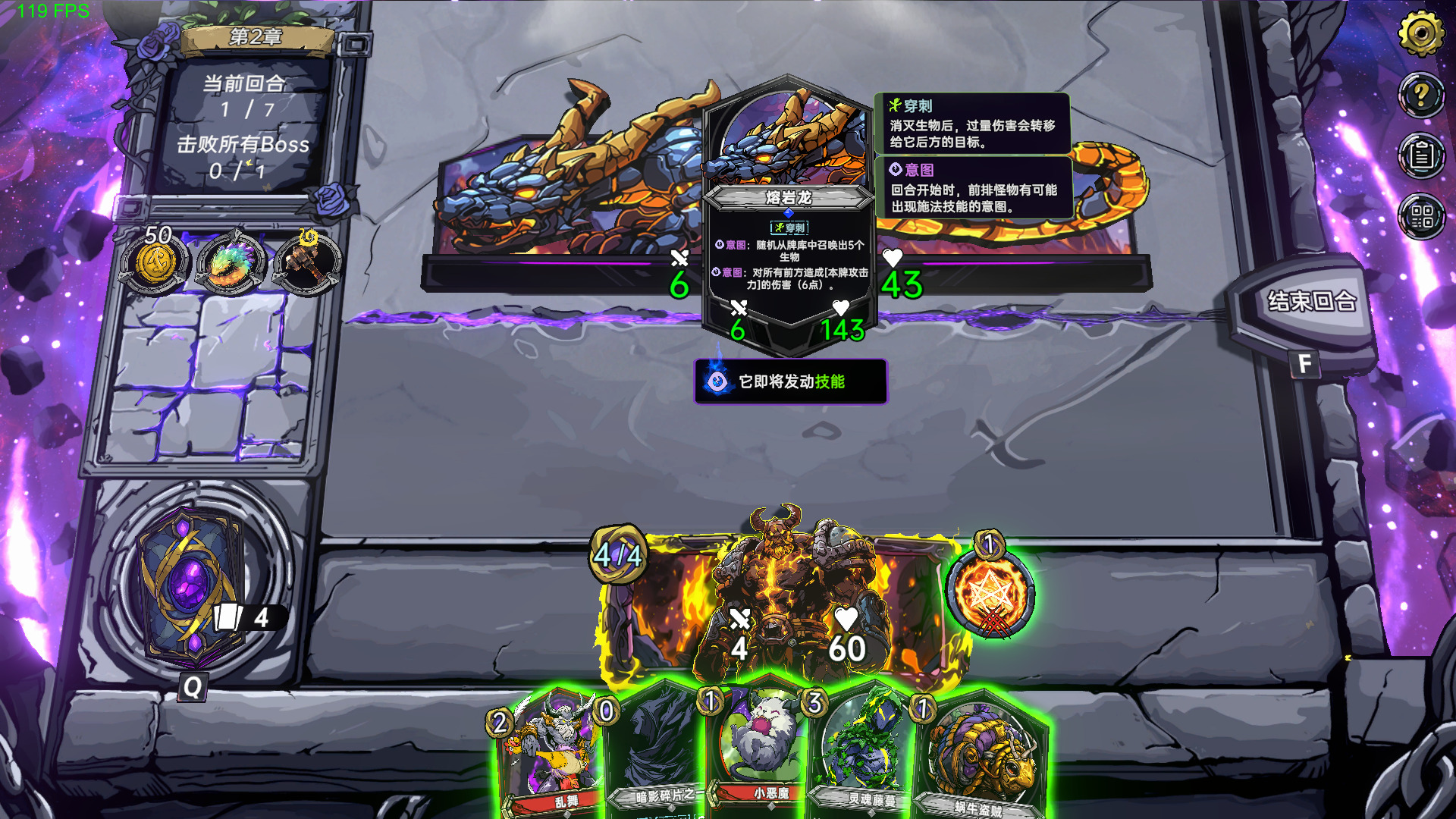The height and width of the screenshot is (819, 1456).
Task: Open the clipboard log icon
Action: pyautogui.click(x=1420, y=155)
